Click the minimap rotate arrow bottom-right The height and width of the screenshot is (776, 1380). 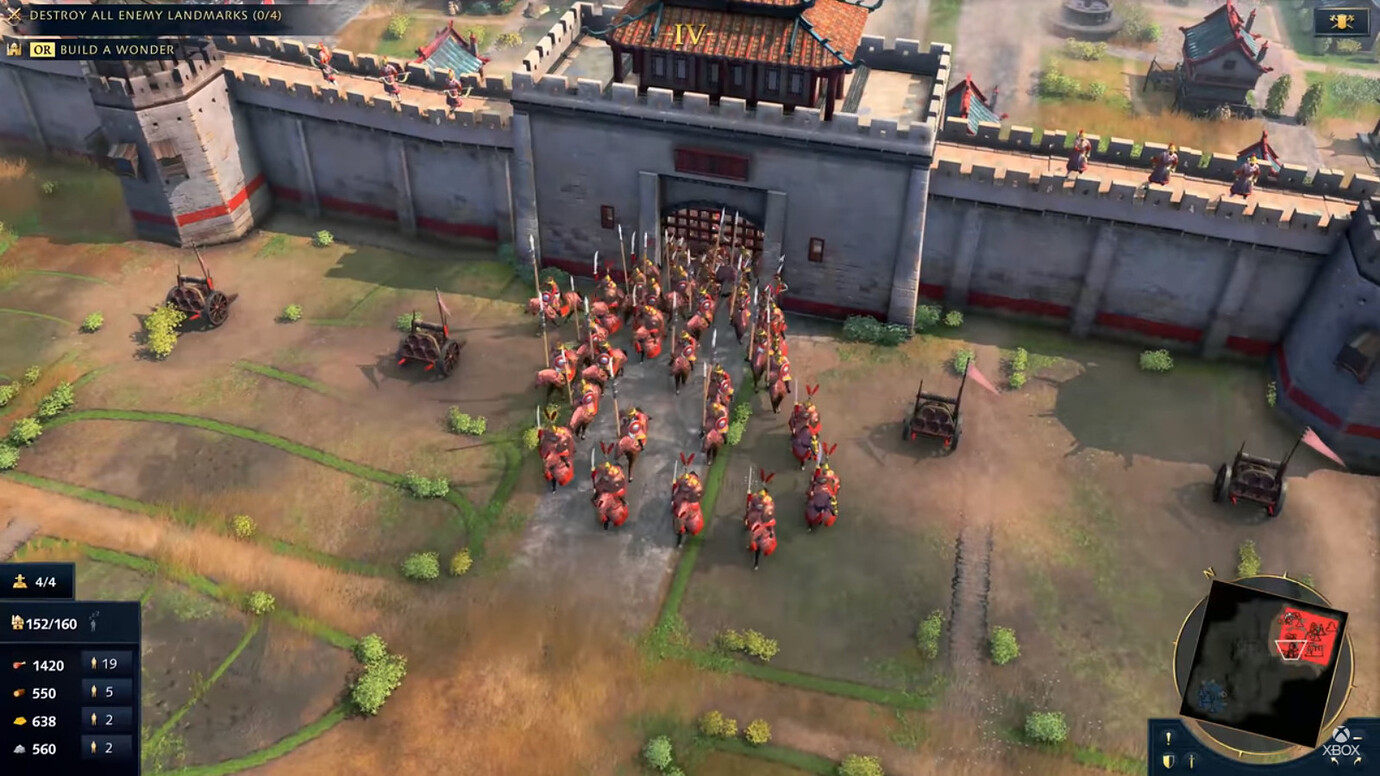(x=1358, y=760)
